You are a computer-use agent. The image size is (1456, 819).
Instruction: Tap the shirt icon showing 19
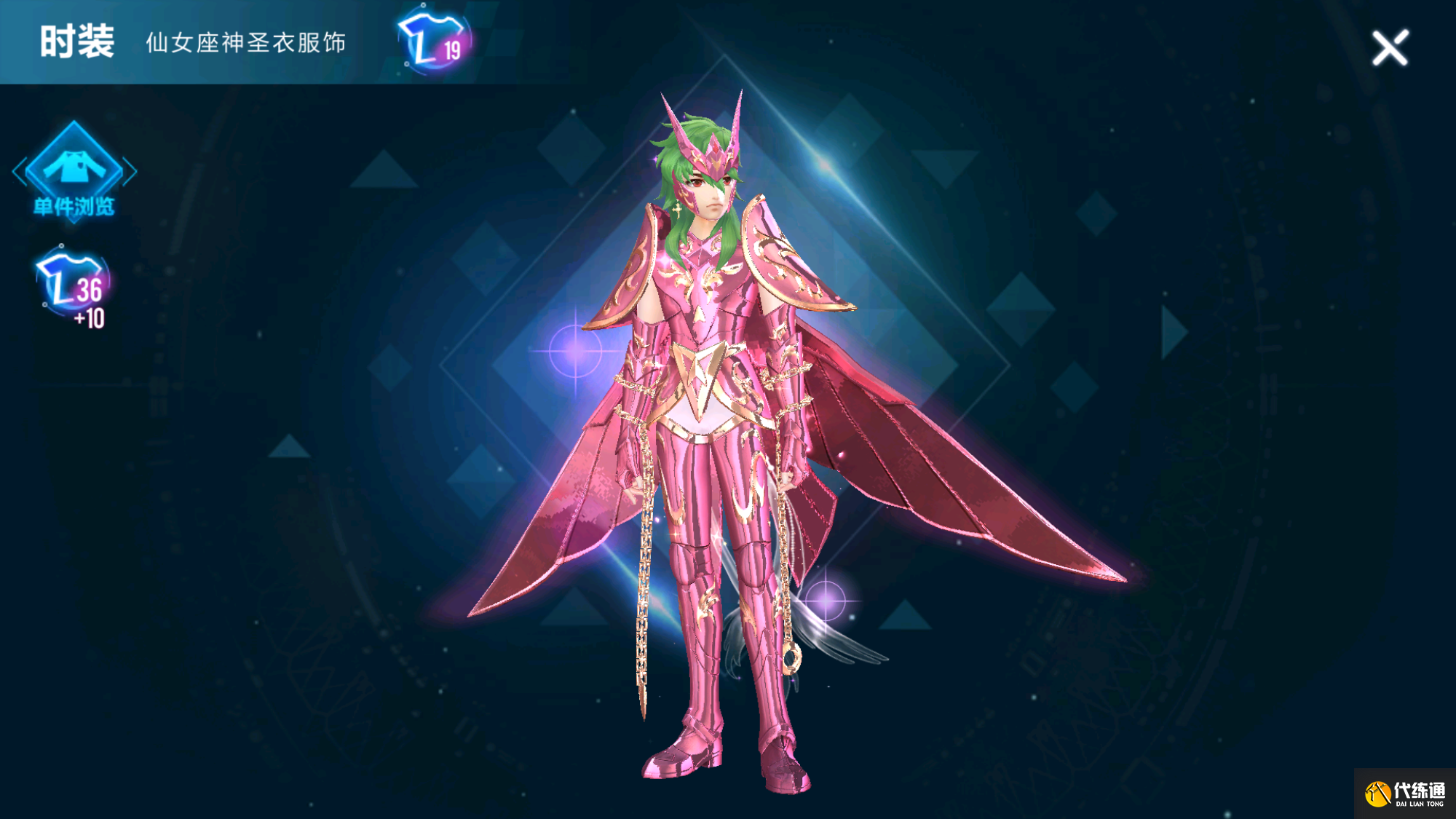pos(434,41)
